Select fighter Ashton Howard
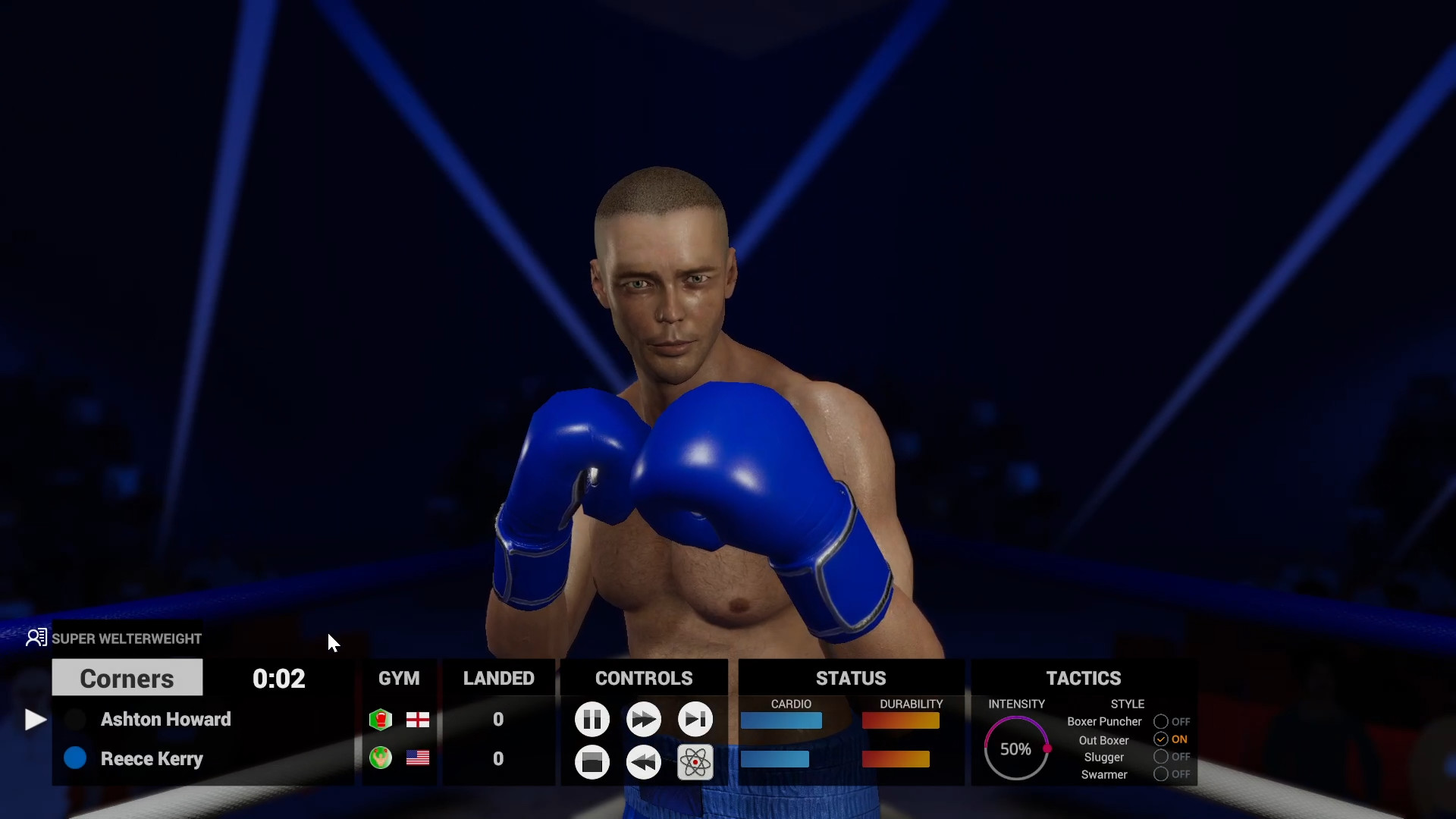1456x819 pixels. coord(165,720)
